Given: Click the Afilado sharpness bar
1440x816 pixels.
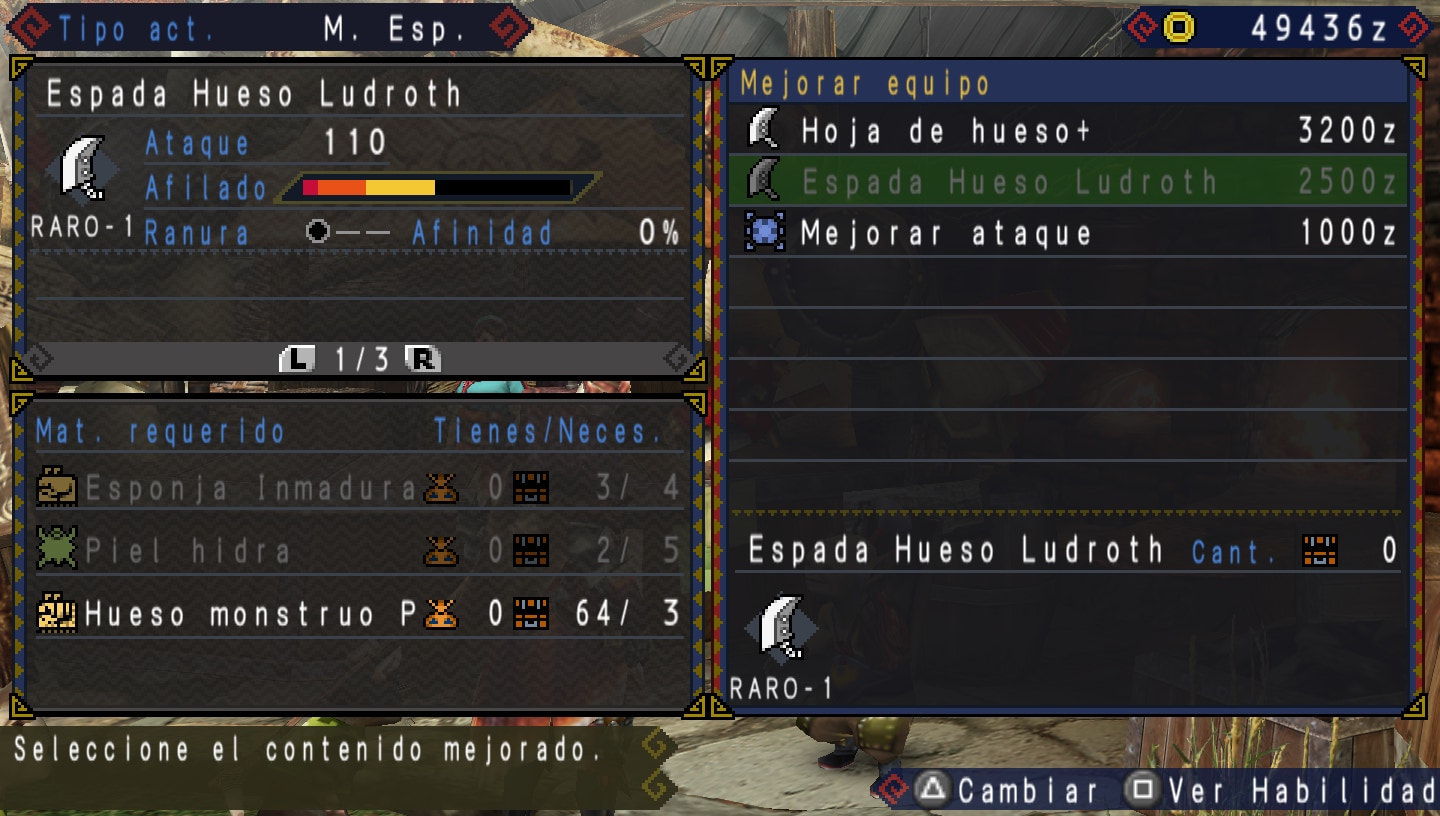Looking at the screenshot, I should click(430, 186).
